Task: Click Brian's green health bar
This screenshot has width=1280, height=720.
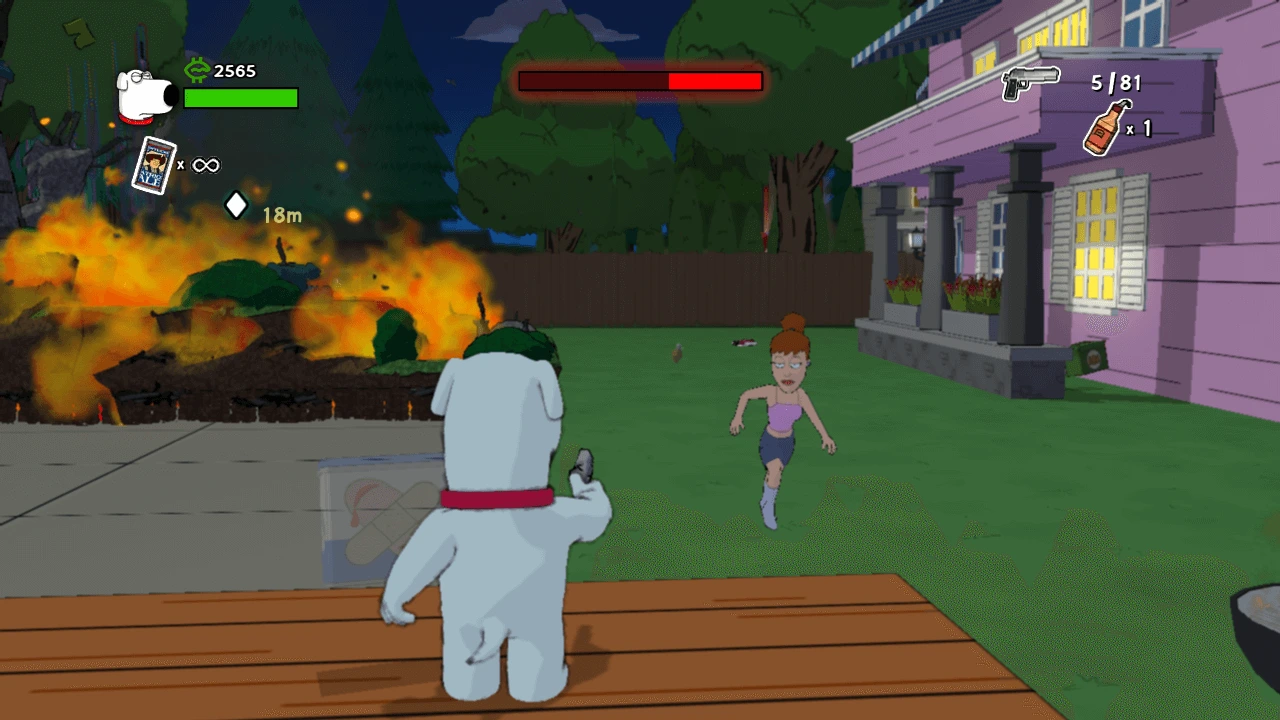Action: coord(238,99)
